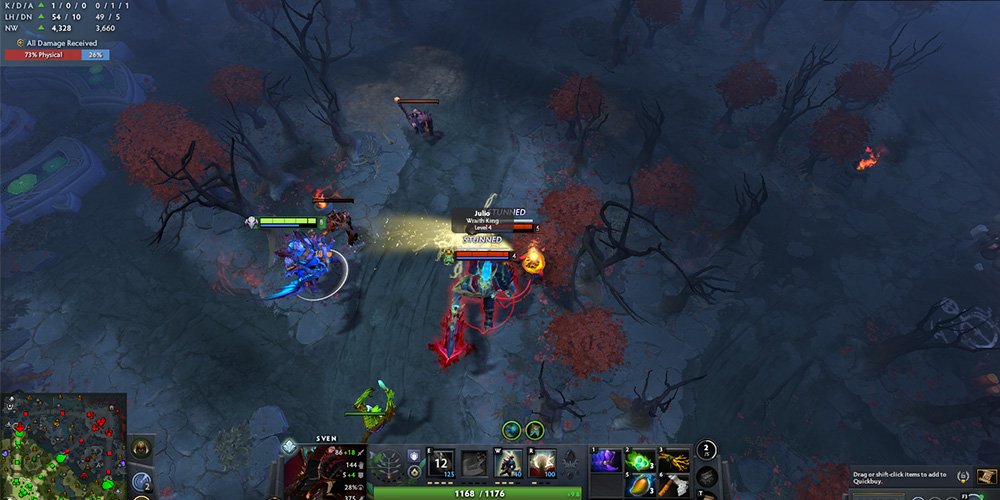Activate Sven's Storm Hammer ability on cooldown
Image resolution: width=1000 pixels, height=500 pixels.
(x=442, y=462)
